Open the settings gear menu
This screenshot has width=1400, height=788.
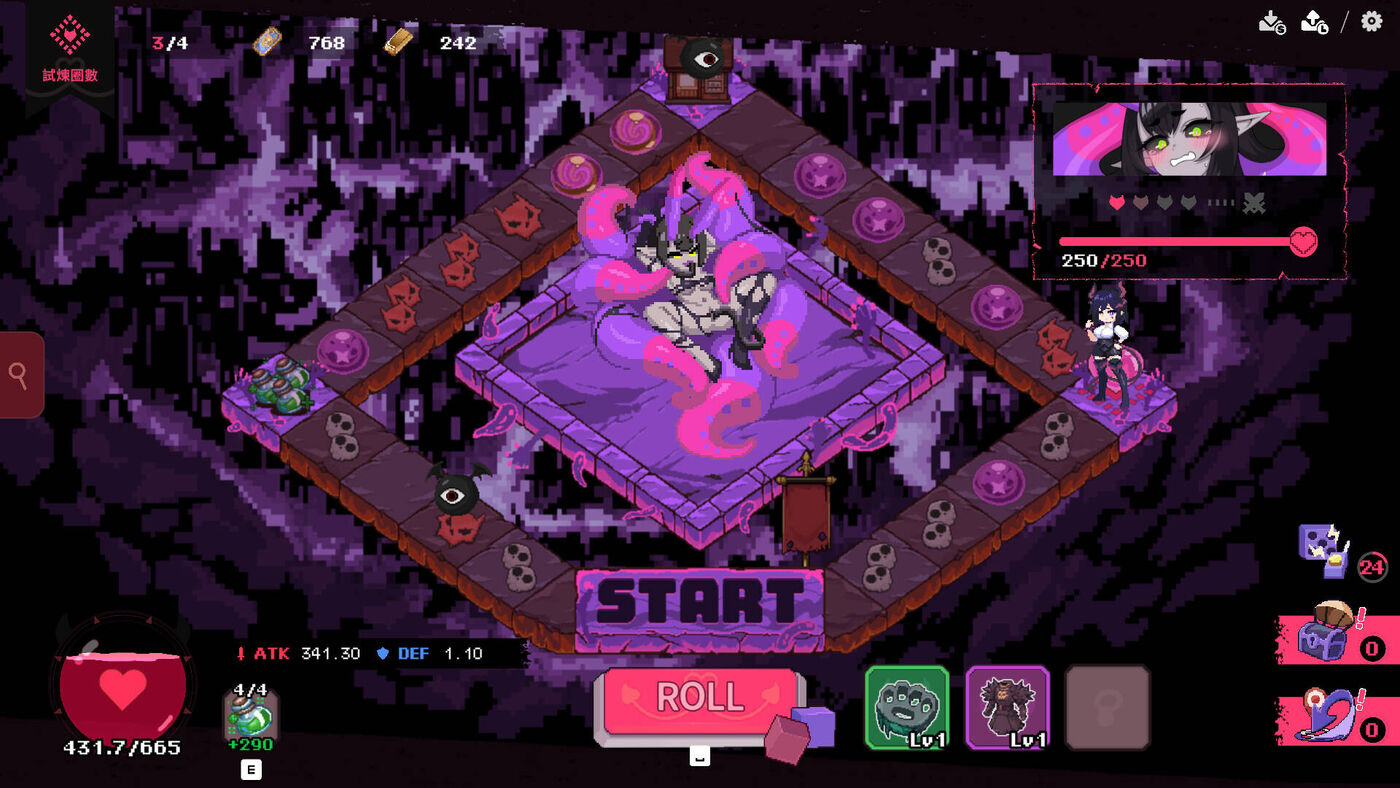point(1372,21)
